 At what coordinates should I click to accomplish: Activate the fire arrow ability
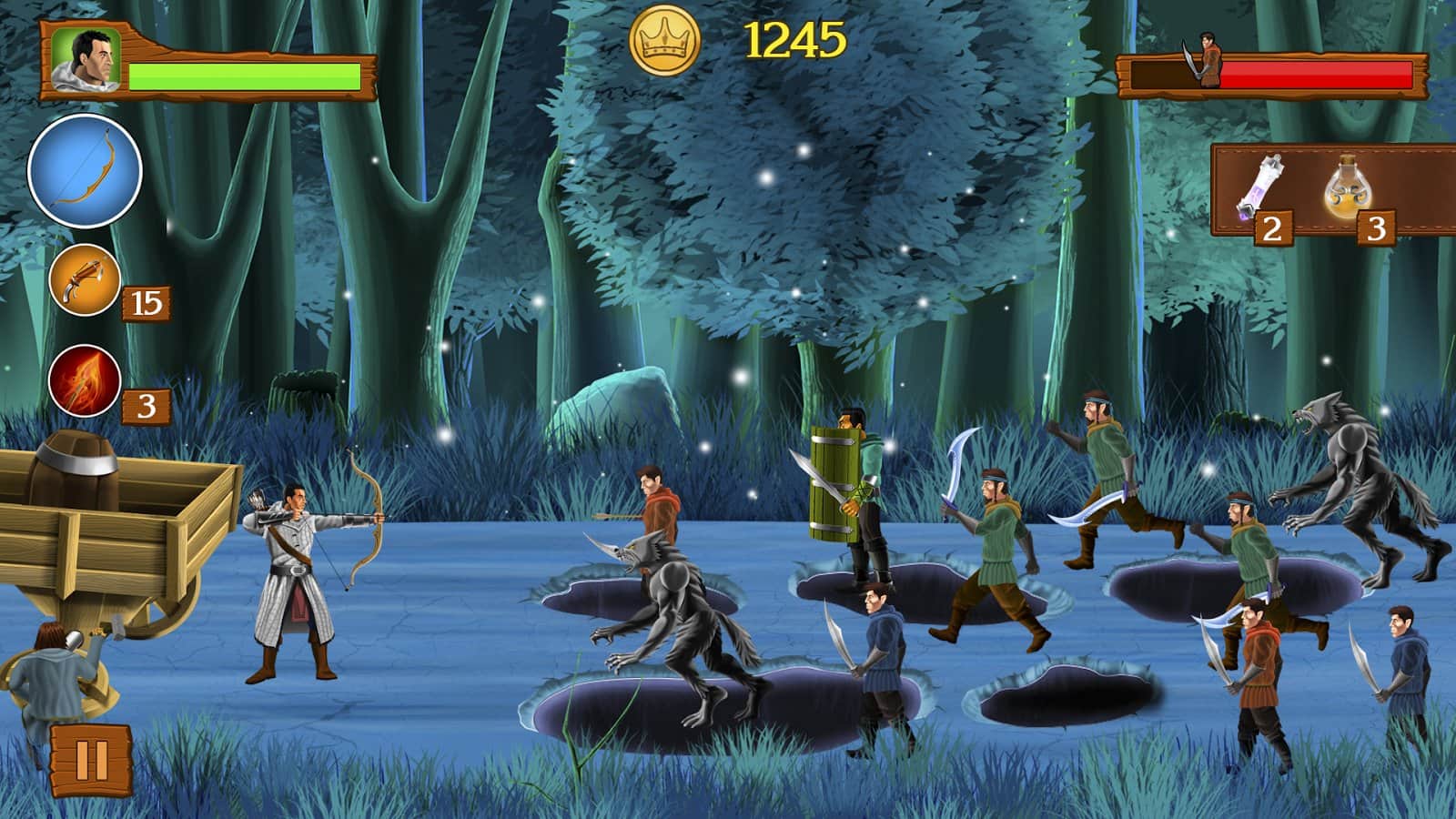[x=85, y=381]
